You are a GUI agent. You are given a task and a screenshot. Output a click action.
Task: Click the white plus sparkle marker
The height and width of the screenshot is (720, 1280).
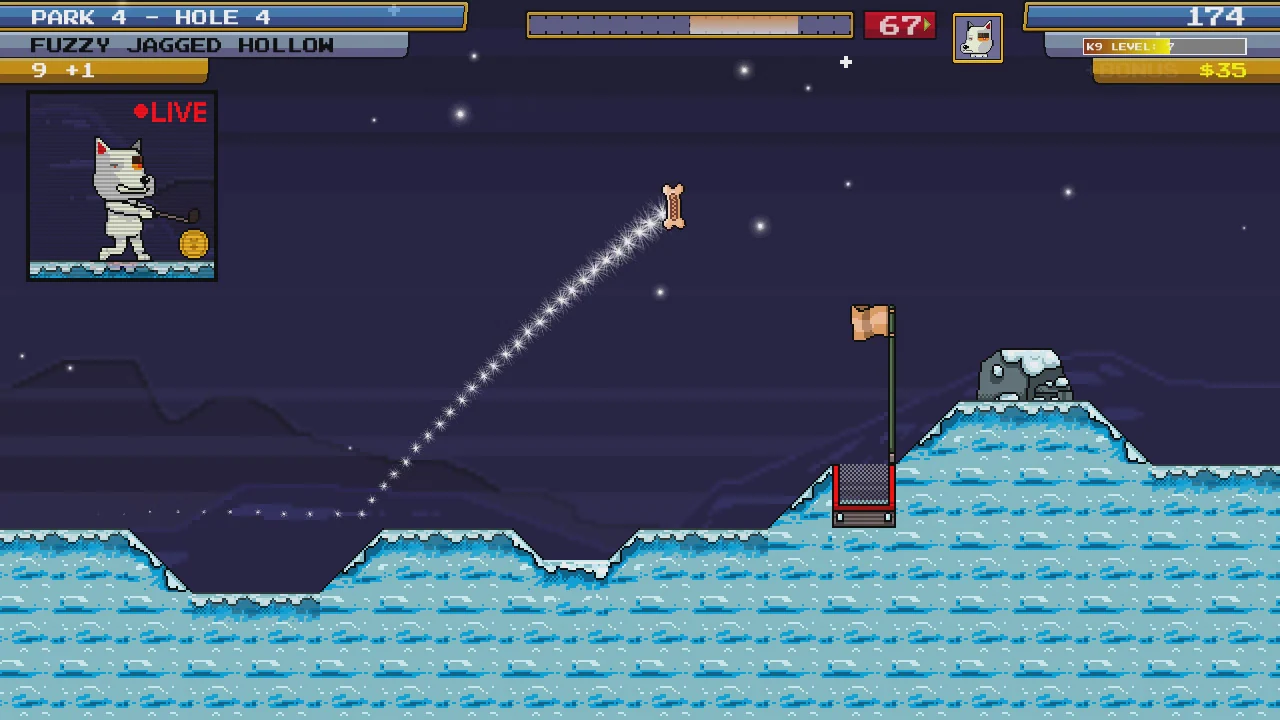845,63
